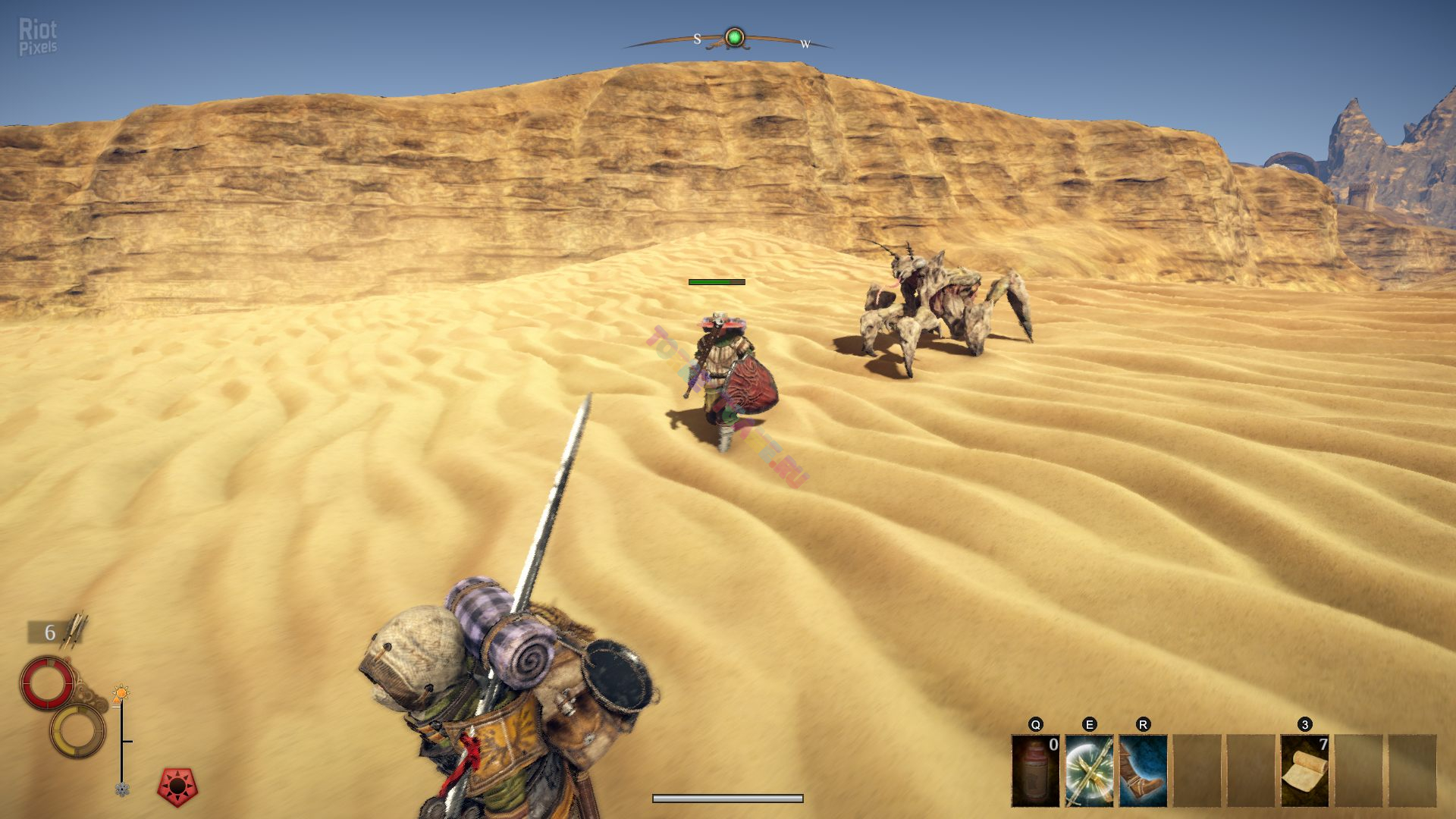Activate the crossed glowing swords skill
Viewport: 1456px width, 819px height.
click(1089, 770)
